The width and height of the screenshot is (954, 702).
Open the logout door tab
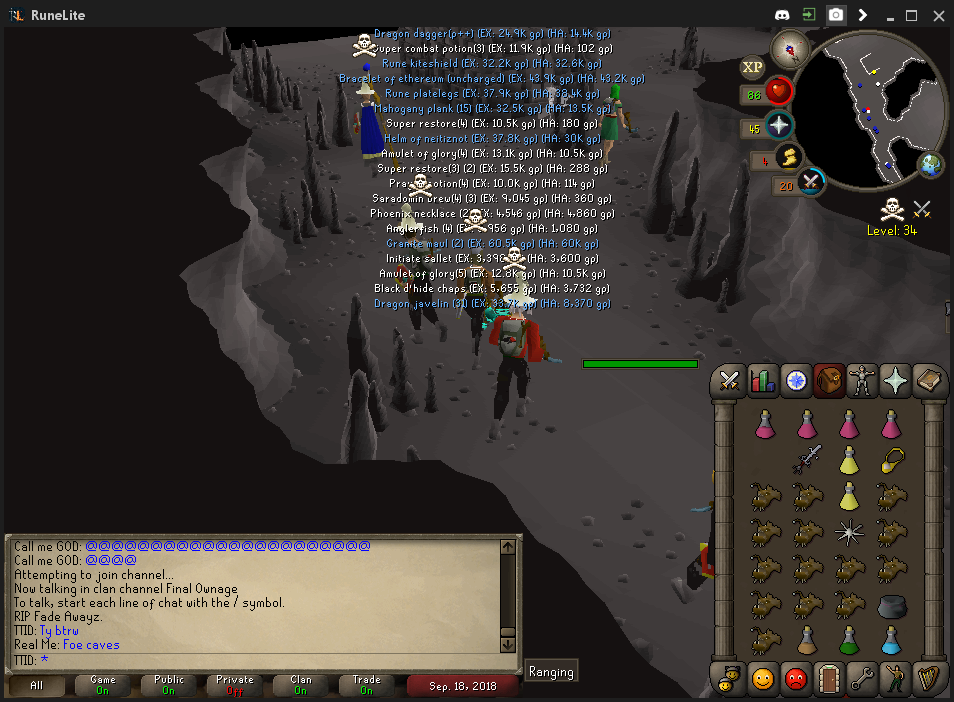click(x=829, y=679)
